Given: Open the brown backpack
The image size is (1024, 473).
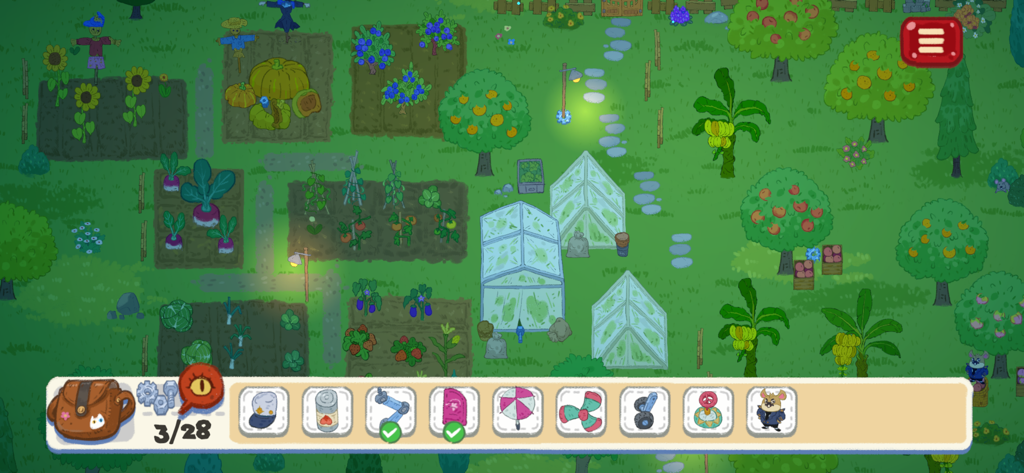Looking at the screenshot, I should (90, 409).
